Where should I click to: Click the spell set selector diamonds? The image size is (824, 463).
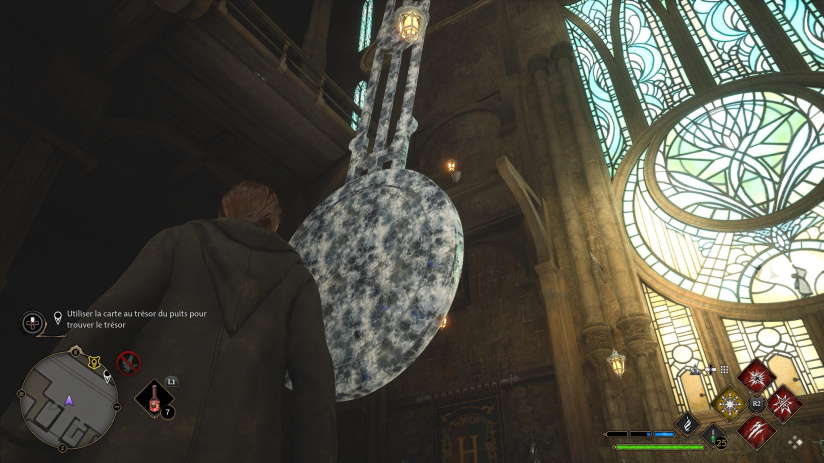(x=795, y=440)
